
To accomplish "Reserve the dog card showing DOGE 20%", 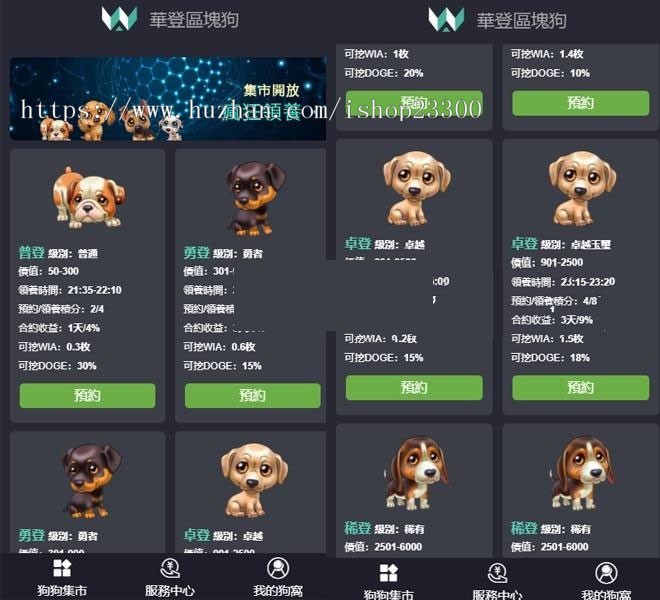I will pos(414,103).
